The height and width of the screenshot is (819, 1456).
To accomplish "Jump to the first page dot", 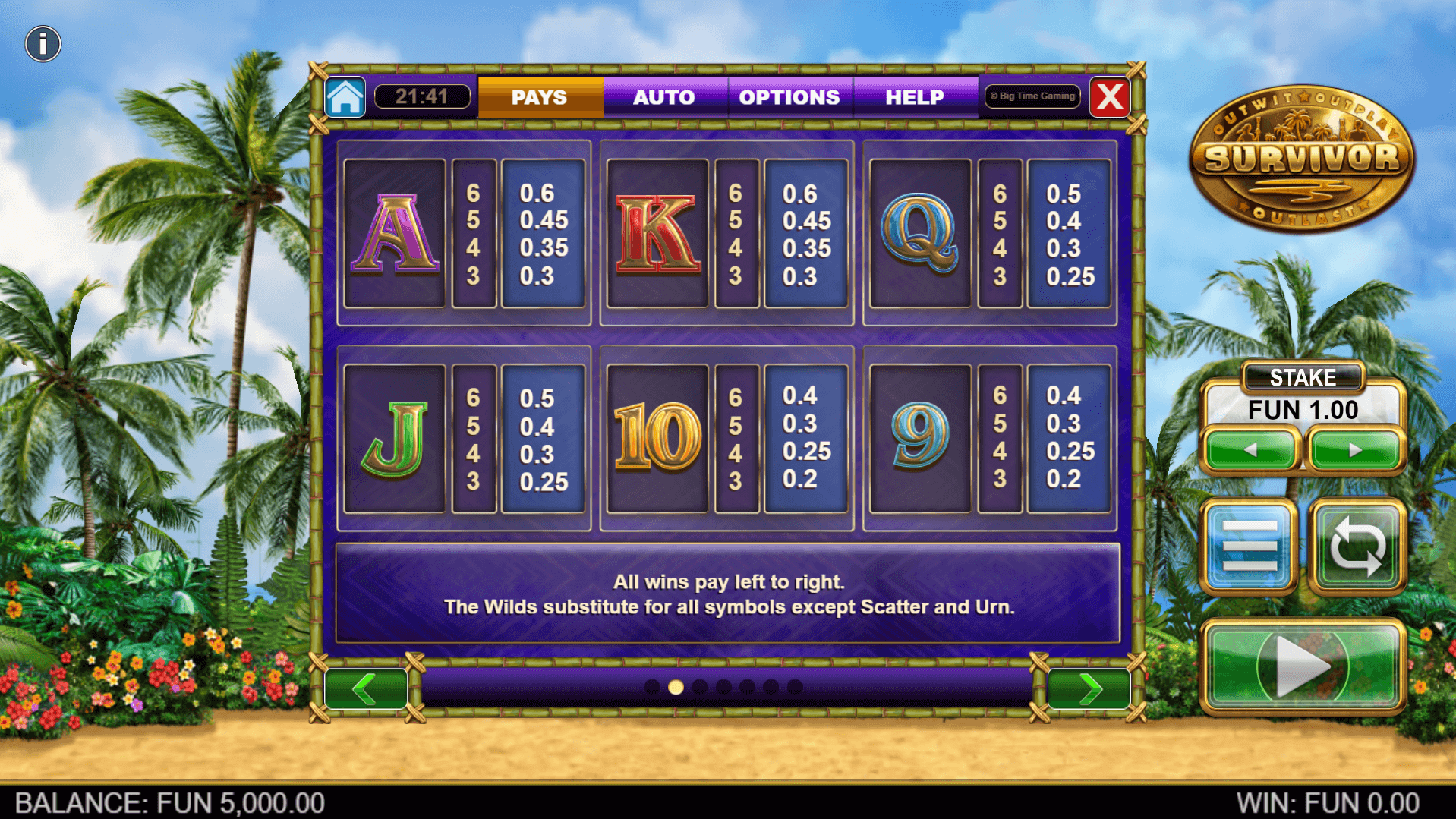I will pos(651,687).
